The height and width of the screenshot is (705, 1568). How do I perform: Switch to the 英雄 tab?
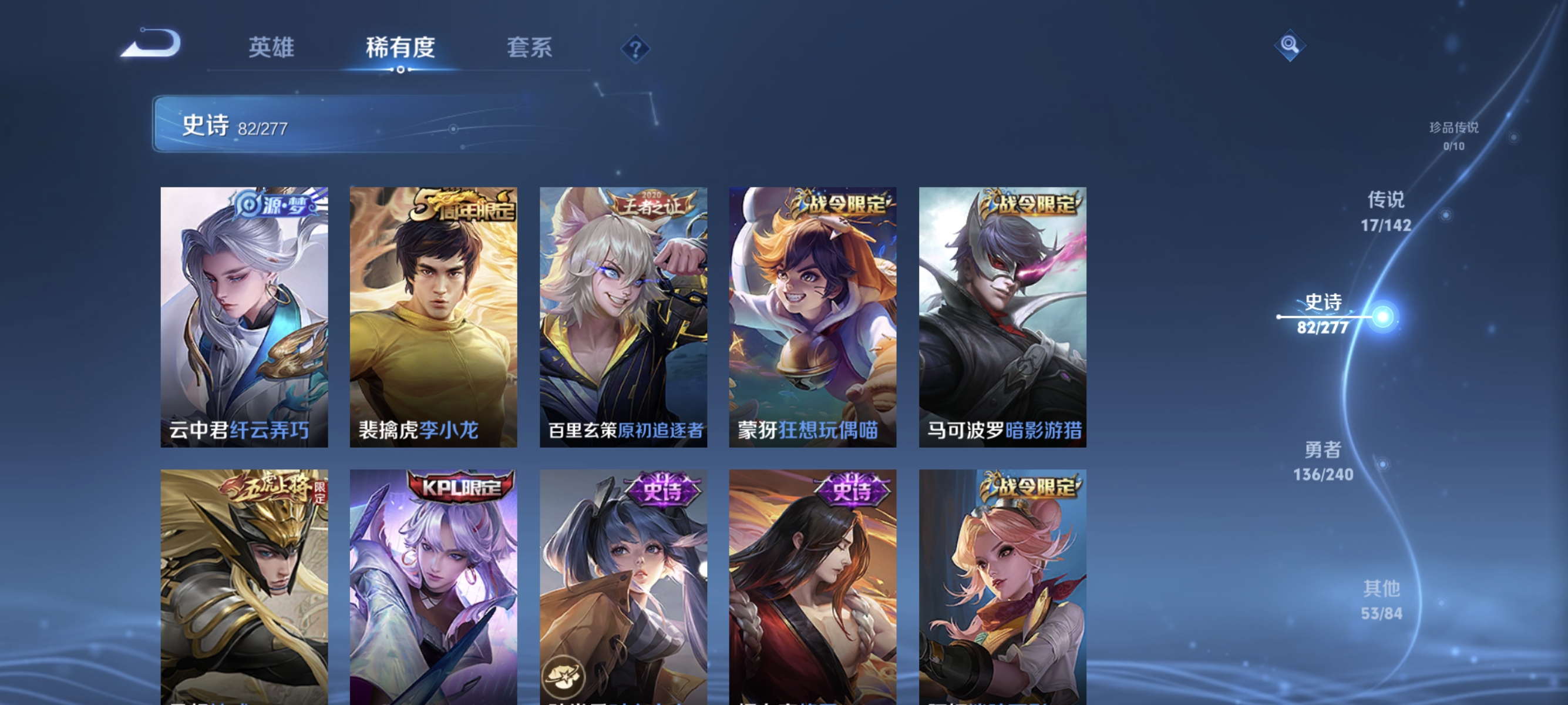272,48
